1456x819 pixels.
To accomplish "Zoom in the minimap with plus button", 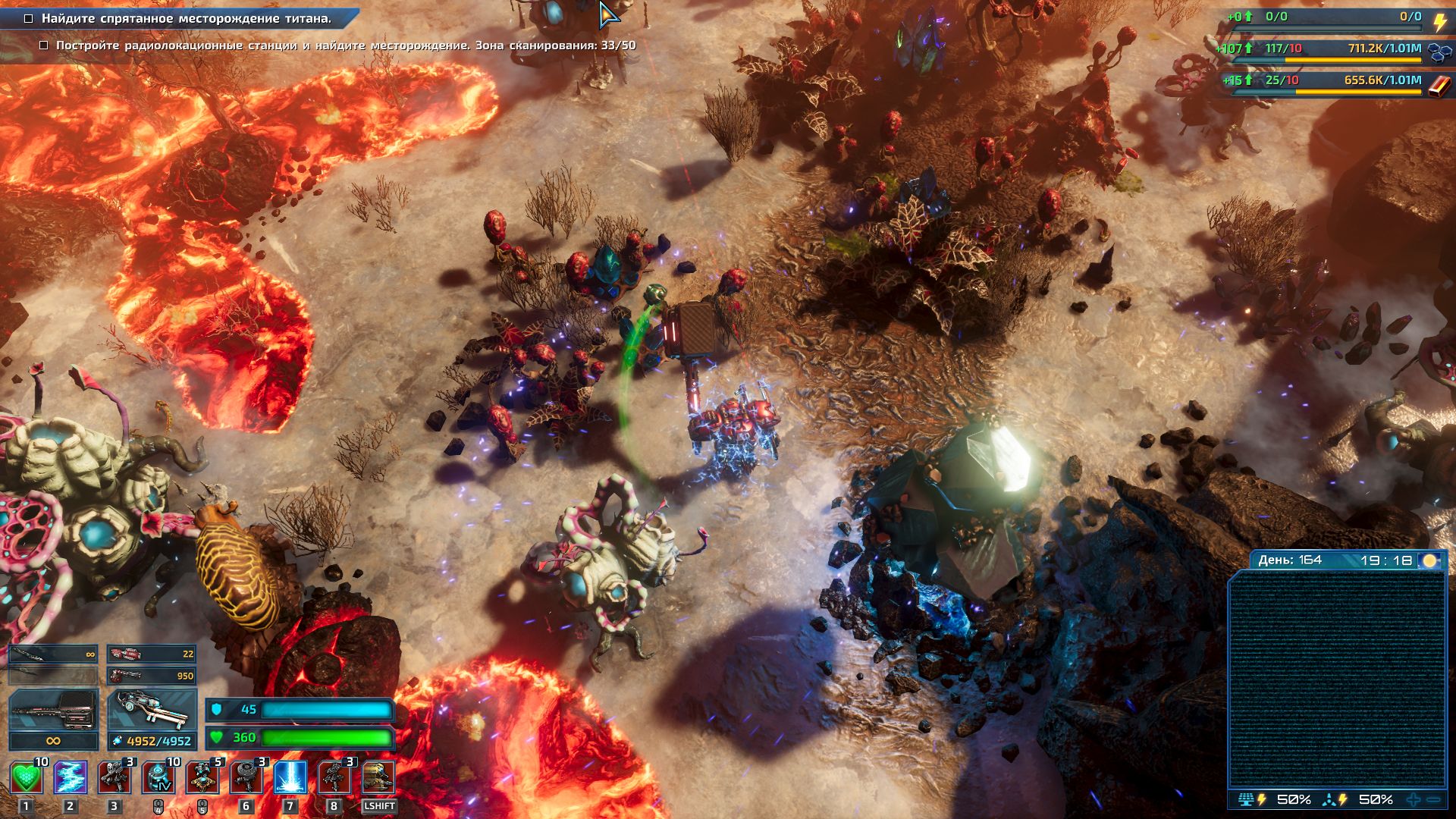I will (1414, 799).
